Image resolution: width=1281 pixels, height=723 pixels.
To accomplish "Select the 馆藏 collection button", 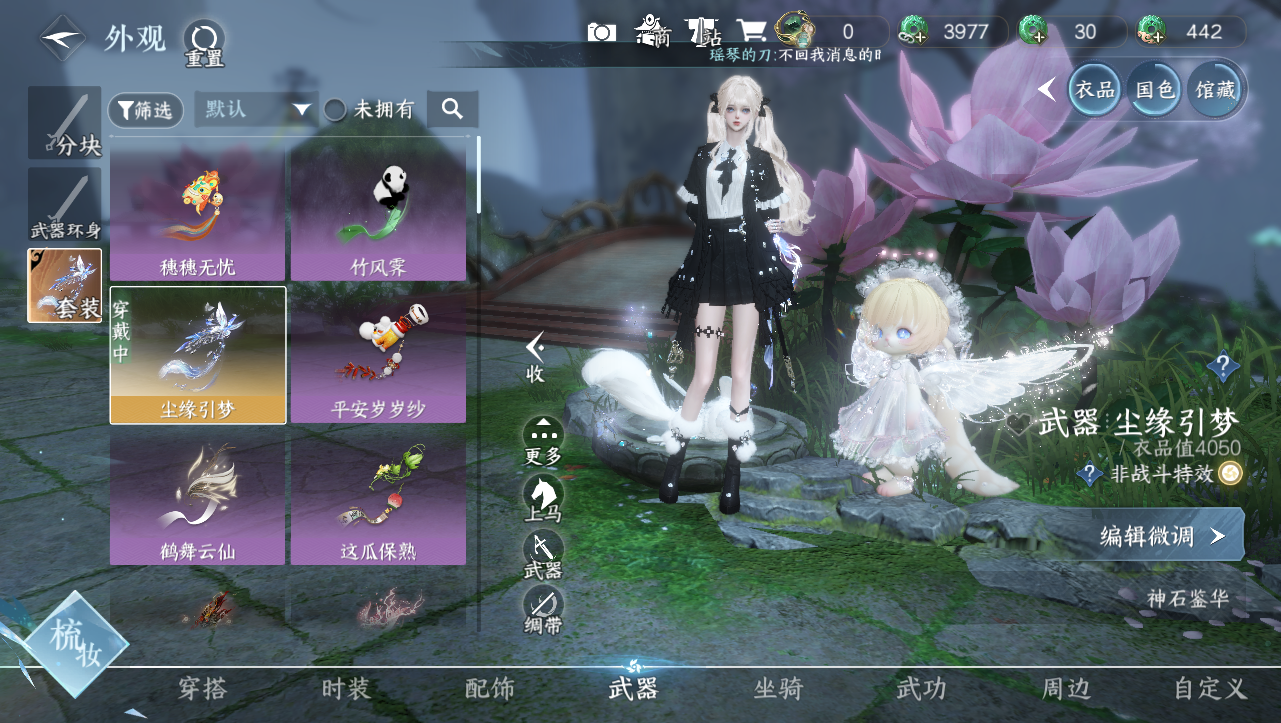I will coord(1215,90).
